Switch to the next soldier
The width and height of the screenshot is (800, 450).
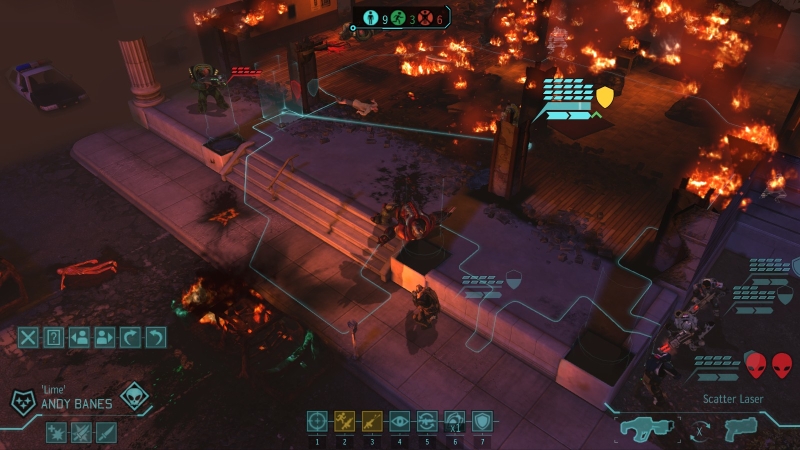[x=104, y=337]
